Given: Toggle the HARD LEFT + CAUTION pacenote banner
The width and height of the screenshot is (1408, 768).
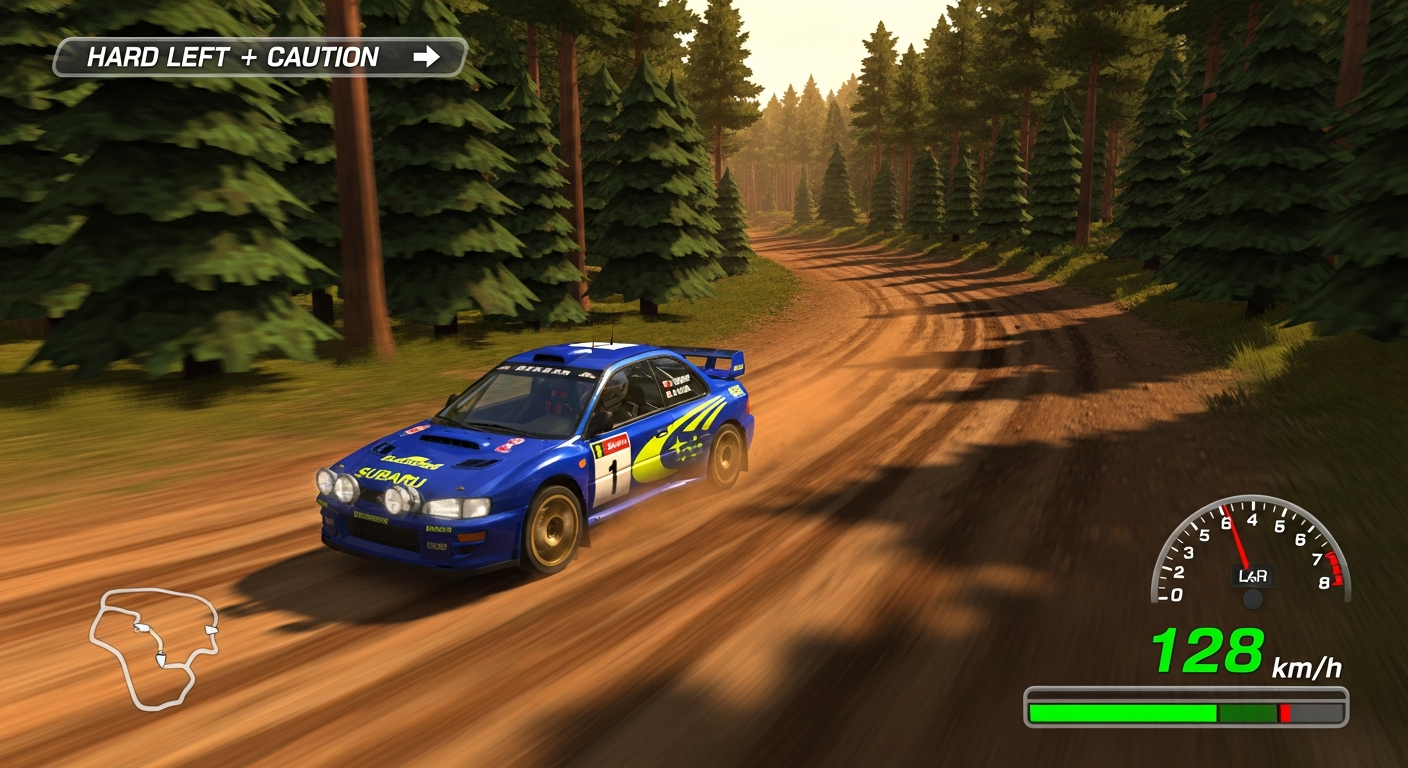Looking at the screenshot, I should click(x=260, y=57).
